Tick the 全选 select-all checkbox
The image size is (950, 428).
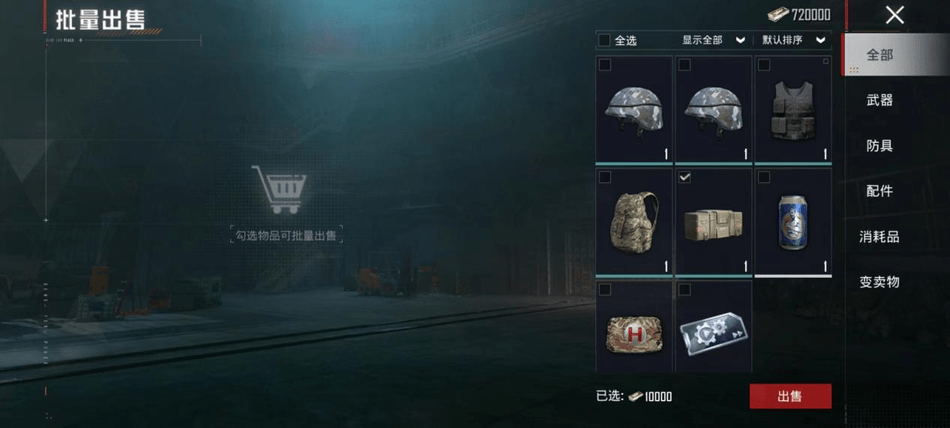[x=604, y=40]
